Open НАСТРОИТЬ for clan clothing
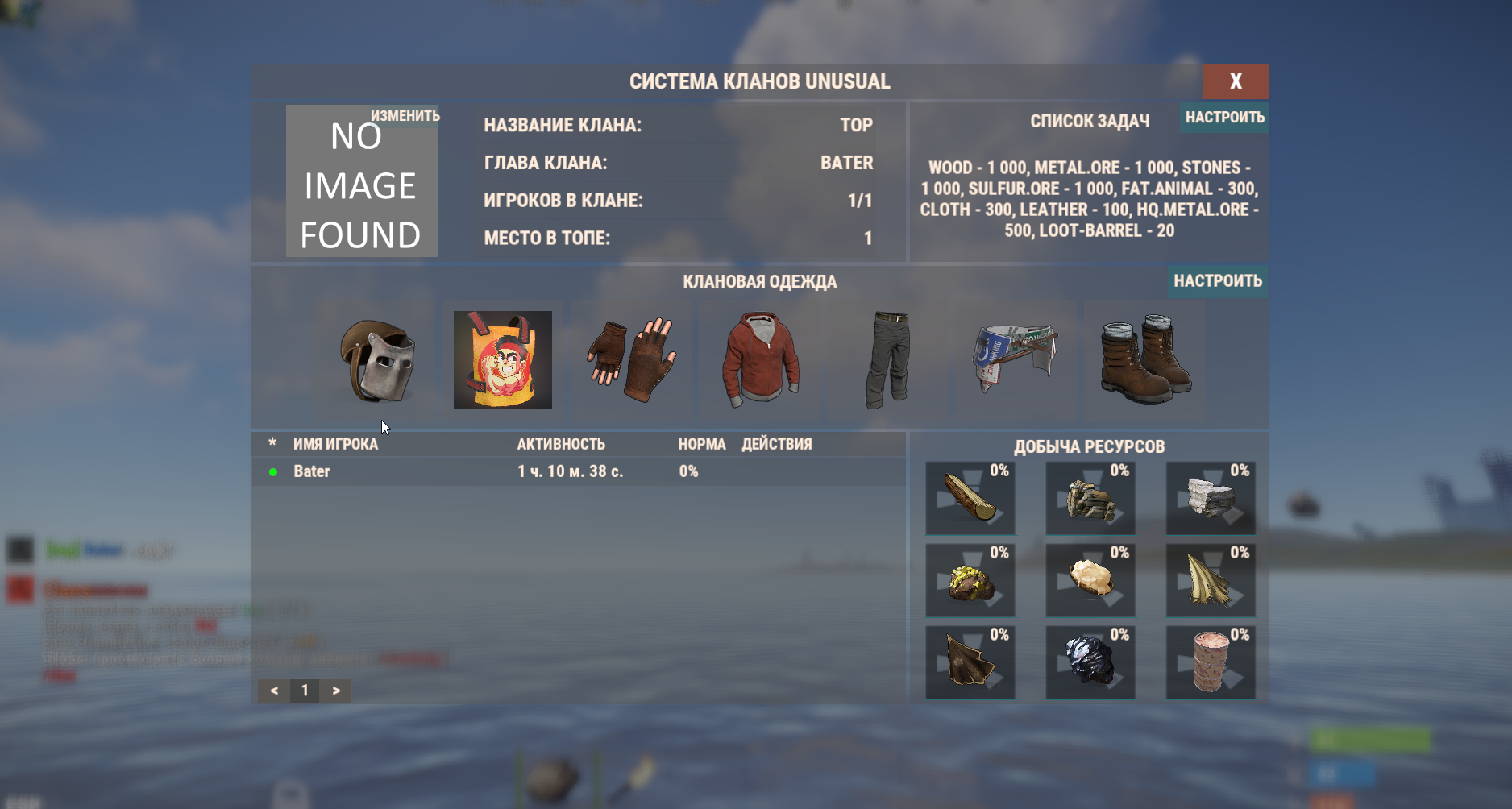Viewport: 1512px width, 809px height. tap(1217, 281)
